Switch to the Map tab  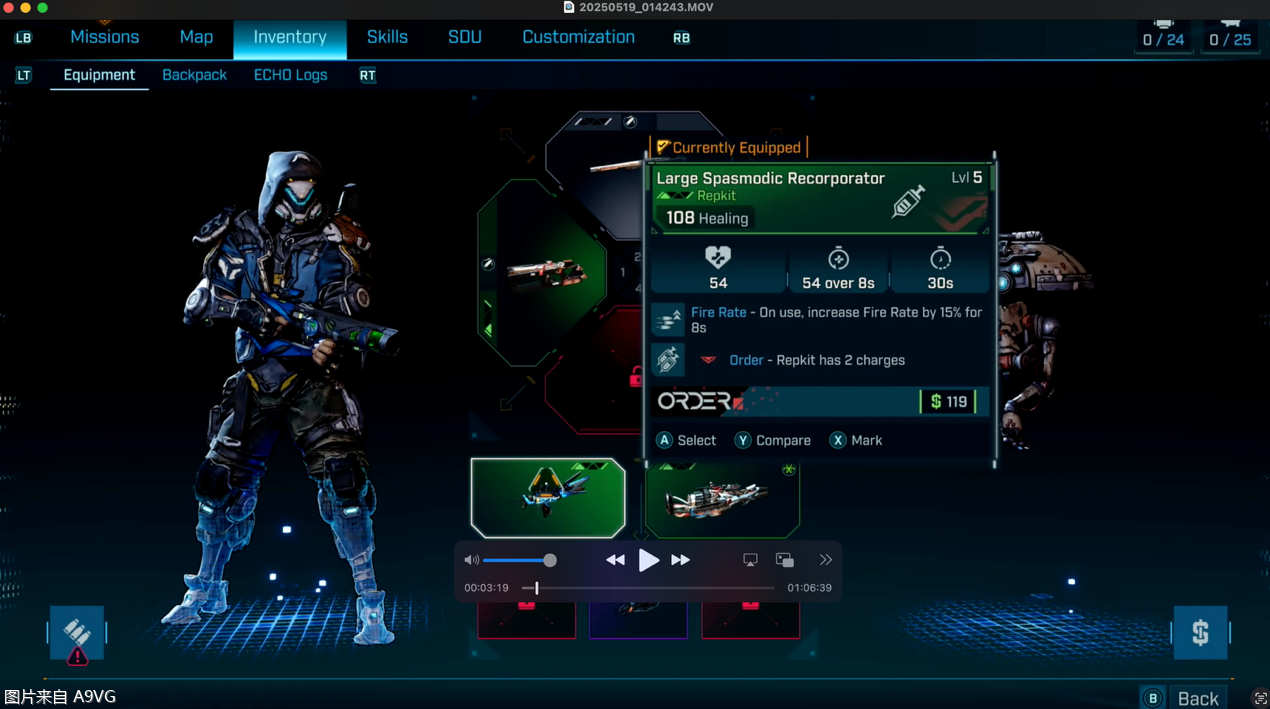(x=196, y=37)
